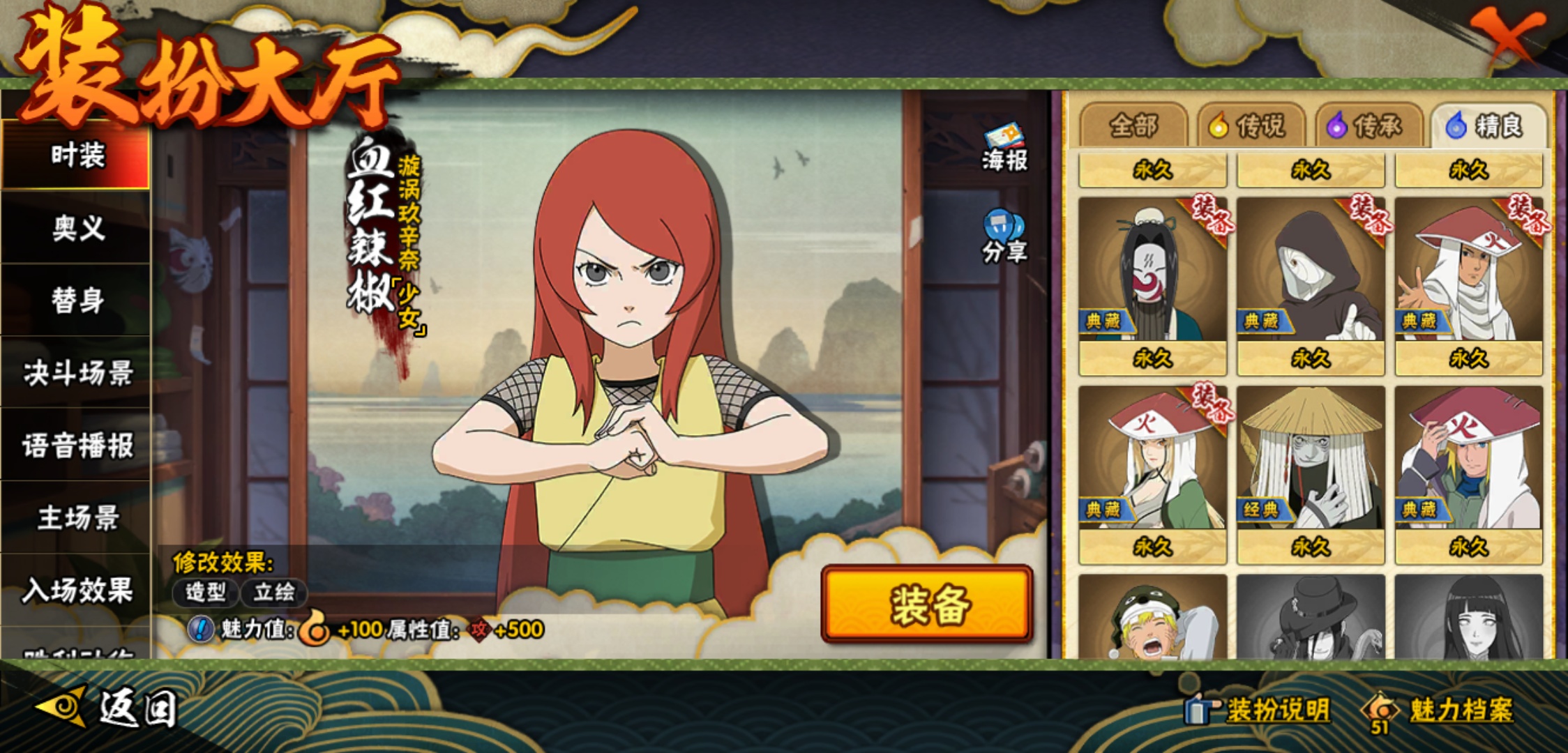Open the 海报 poster icon
The width and height of the screenshot is (1568, 753).
pyautogui.click(x=1004, y=148)
